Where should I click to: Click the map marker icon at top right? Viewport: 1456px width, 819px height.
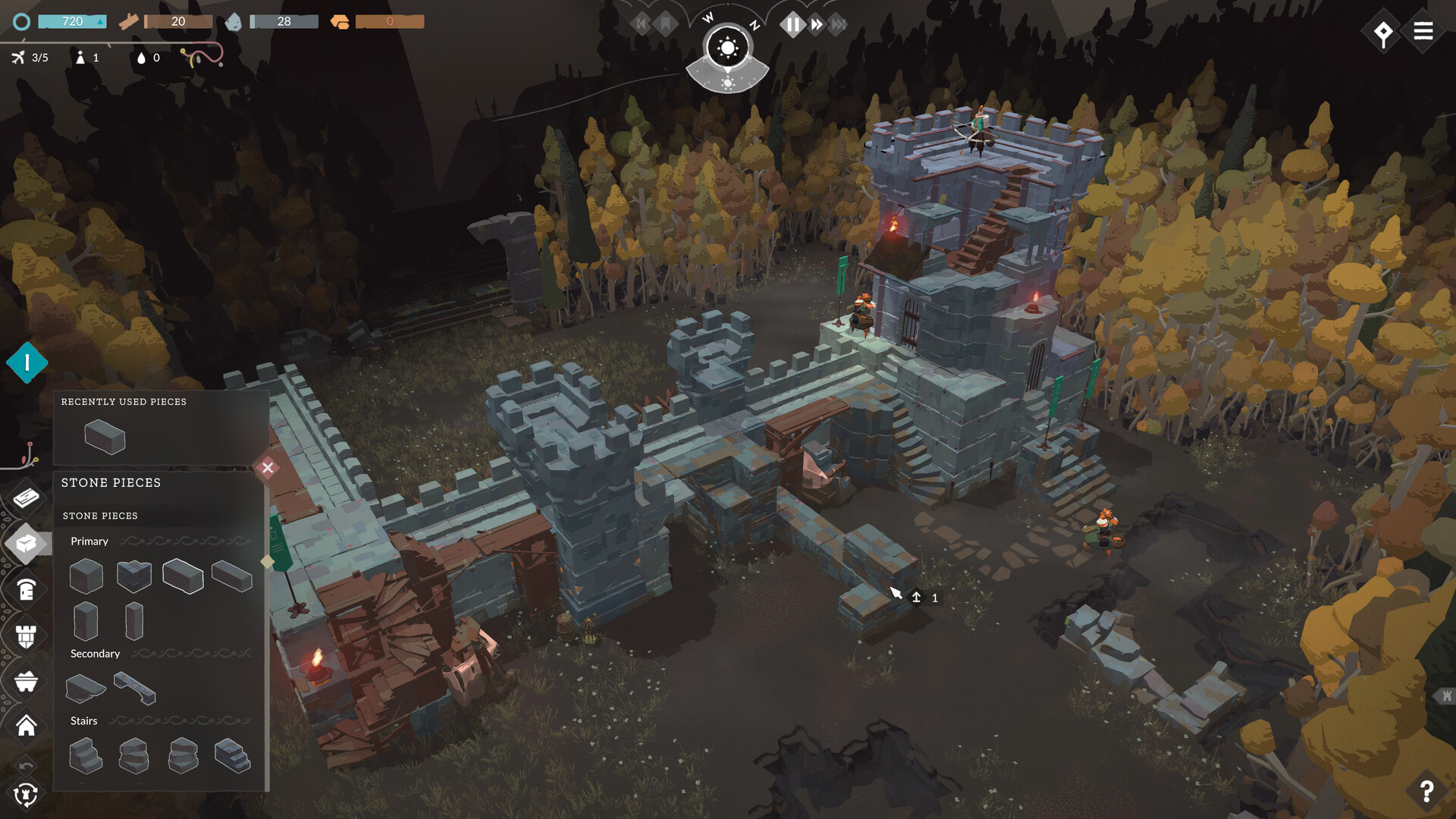pyautogui.click(x=1383, y=32)
